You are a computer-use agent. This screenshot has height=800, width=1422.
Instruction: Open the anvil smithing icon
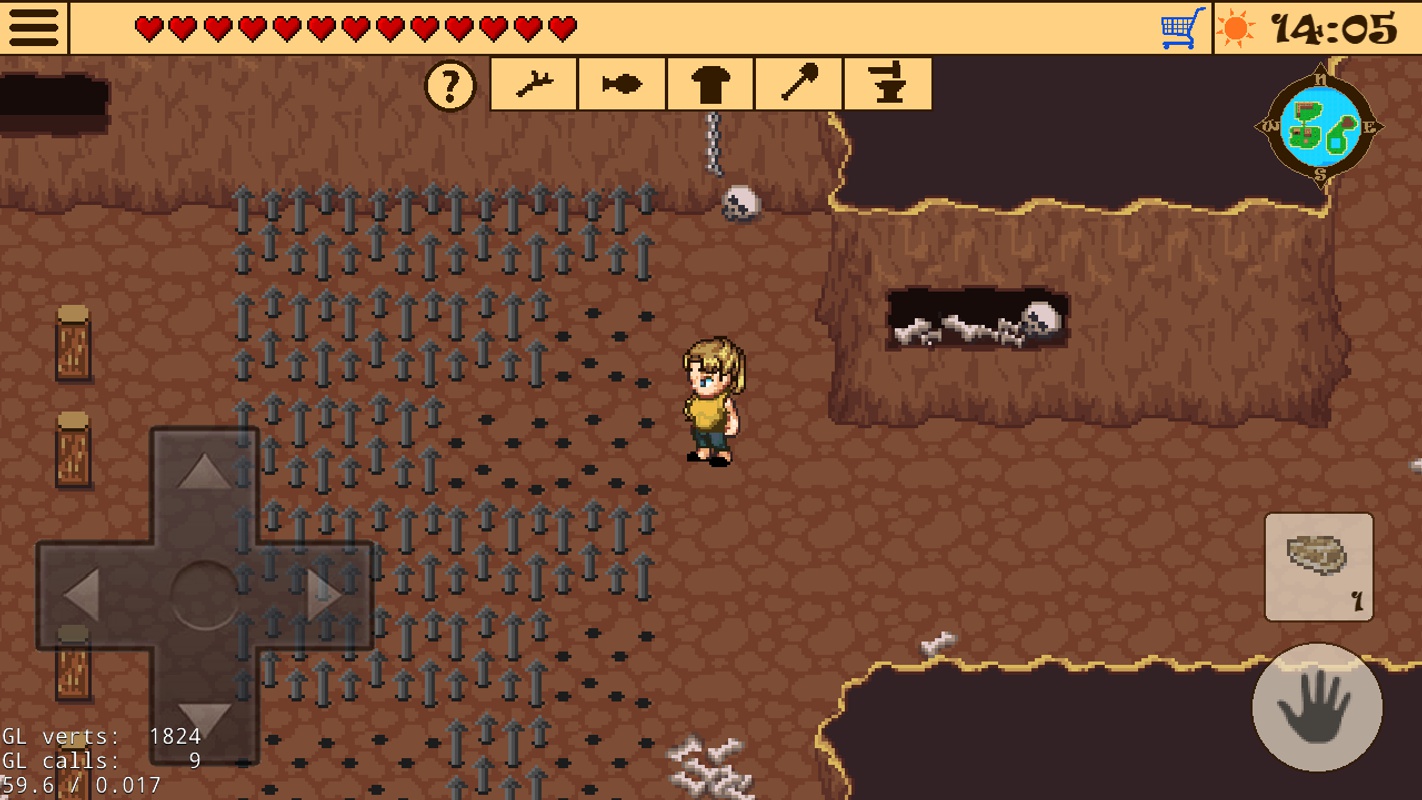888,84
